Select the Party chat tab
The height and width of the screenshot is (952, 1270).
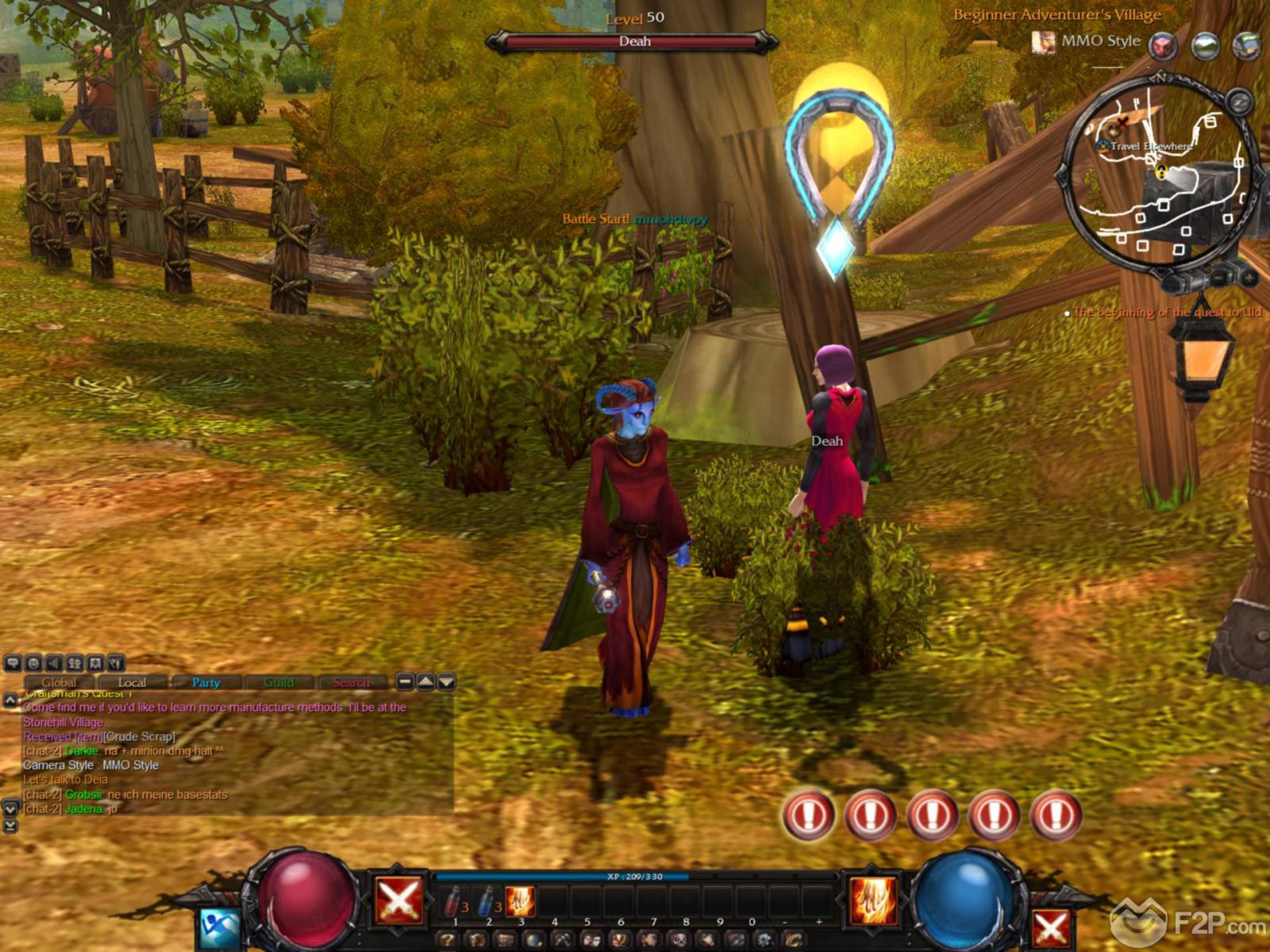point(206,682)
